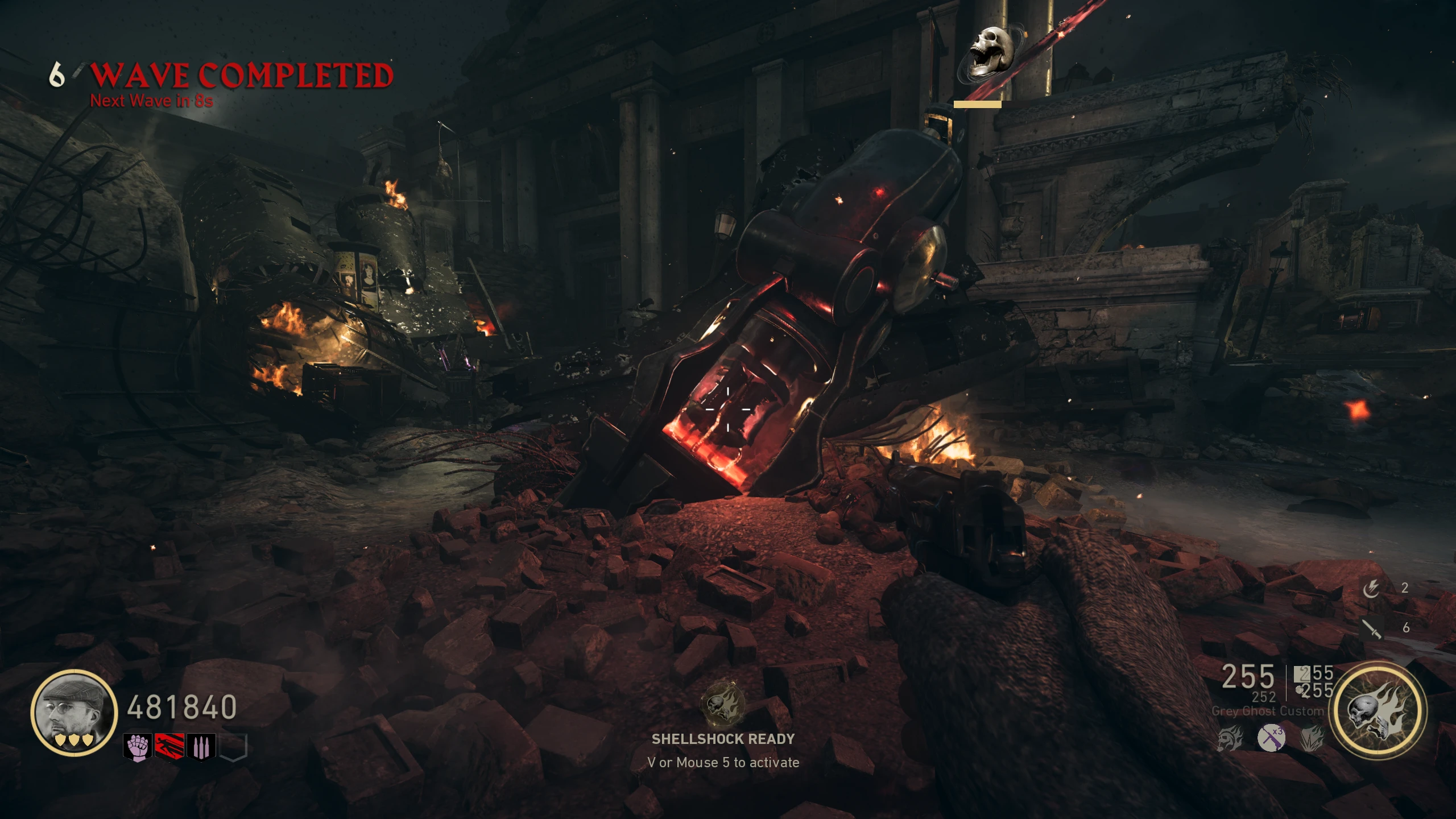The width and height of the screenshot is (1456, 819).
Task: Activate the flaming skull Shellshock special ability
Action: click(x=1377, y=711)
